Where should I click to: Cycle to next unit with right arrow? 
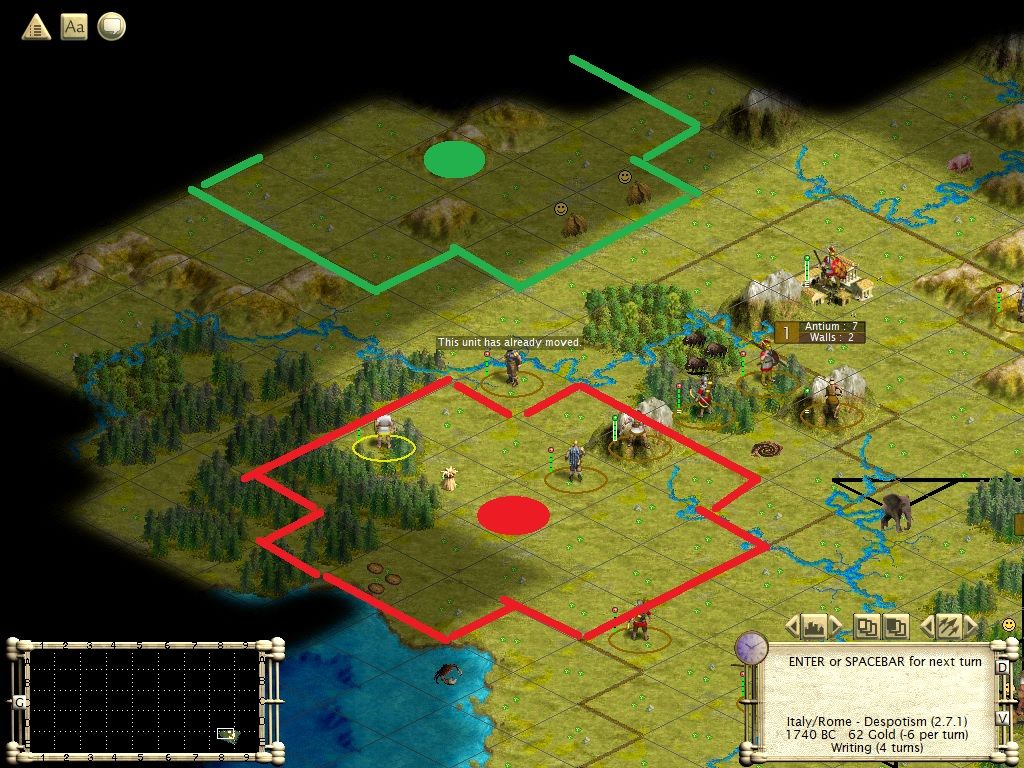[x=970, y=627]
